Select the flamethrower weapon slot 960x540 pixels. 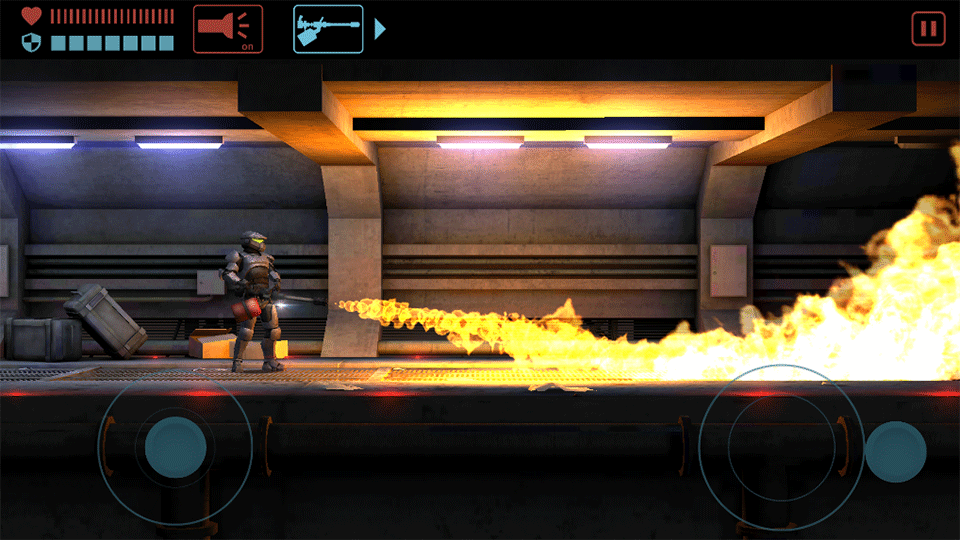click(328, 28)
